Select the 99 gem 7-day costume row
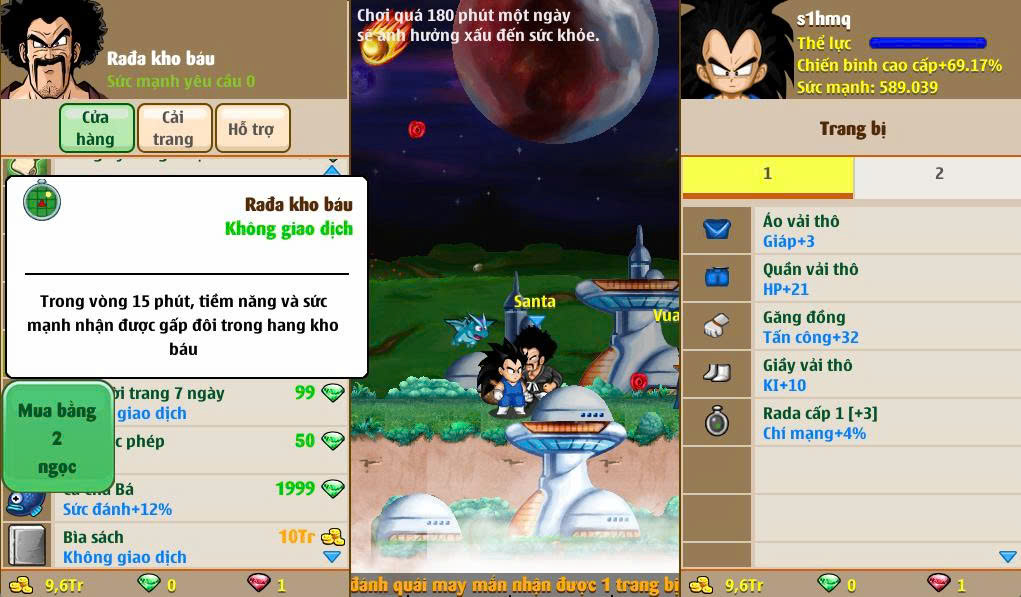This screenshot has width=1021, height=597. tap(230, 402)
